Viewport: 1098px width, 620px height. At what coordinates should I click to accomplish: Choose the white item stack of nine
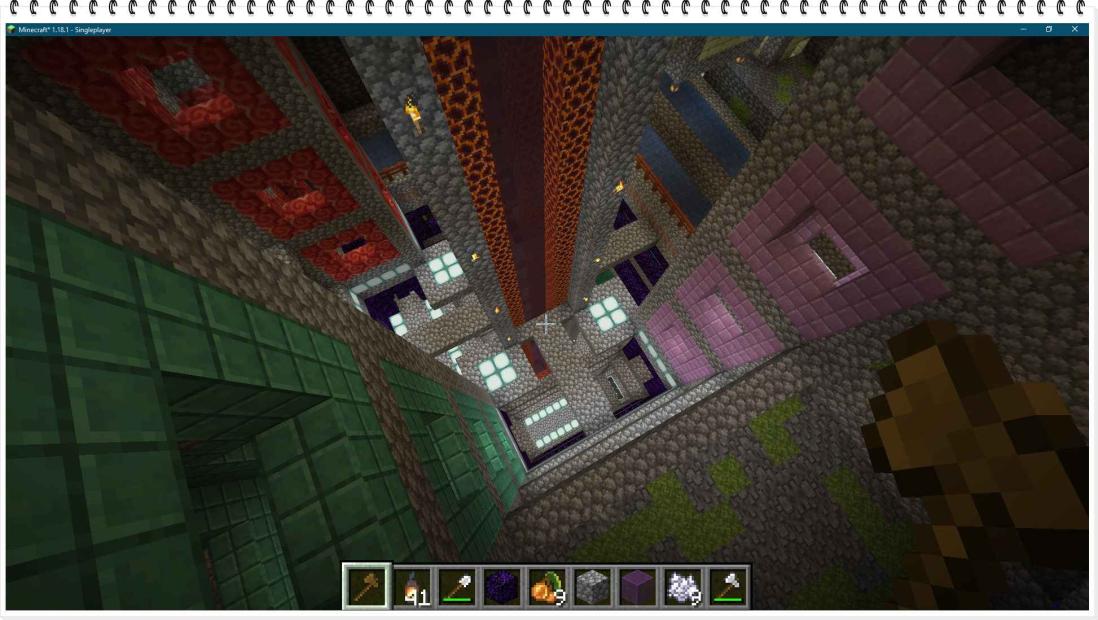click(682, 587)
